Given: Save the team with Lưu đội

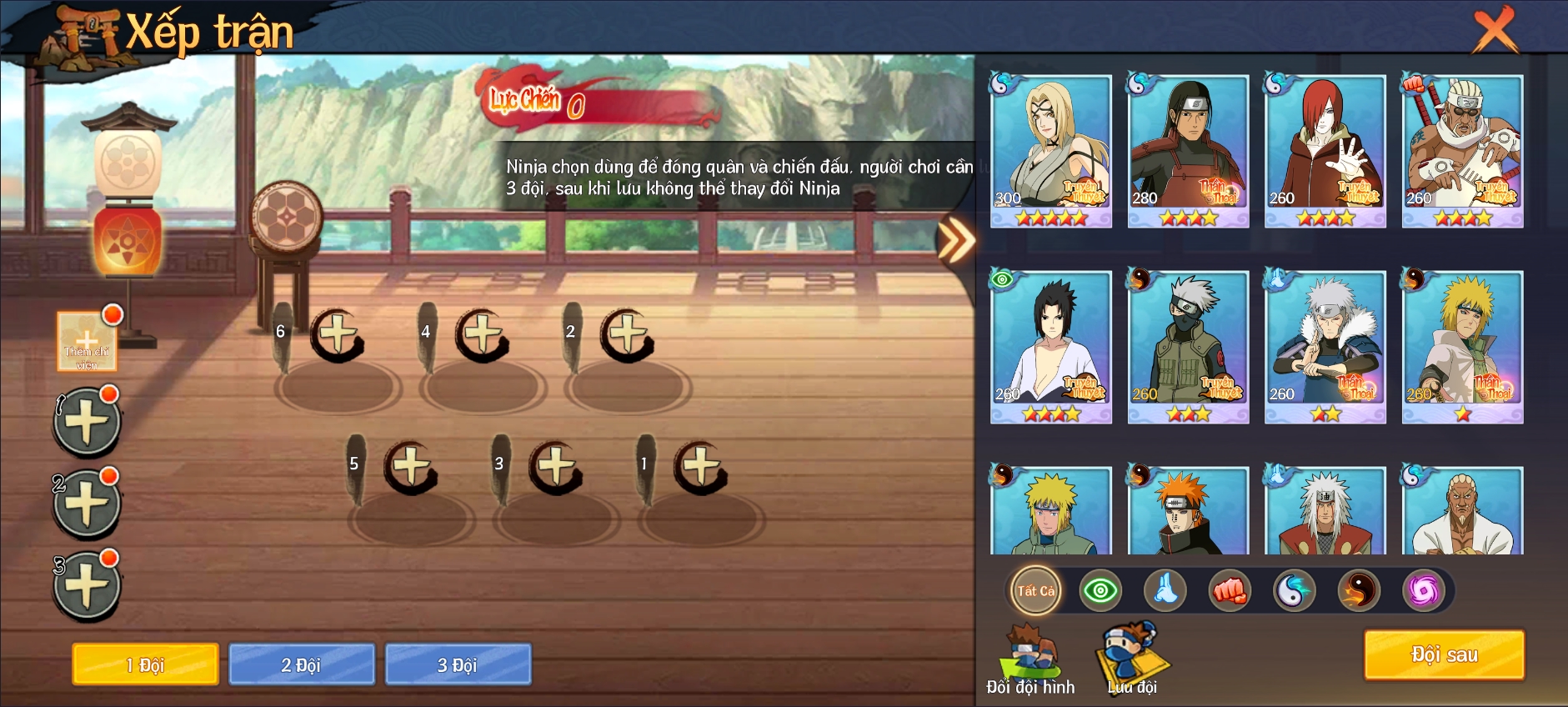Looking at the screenshot, I should tap(1132, 659).
